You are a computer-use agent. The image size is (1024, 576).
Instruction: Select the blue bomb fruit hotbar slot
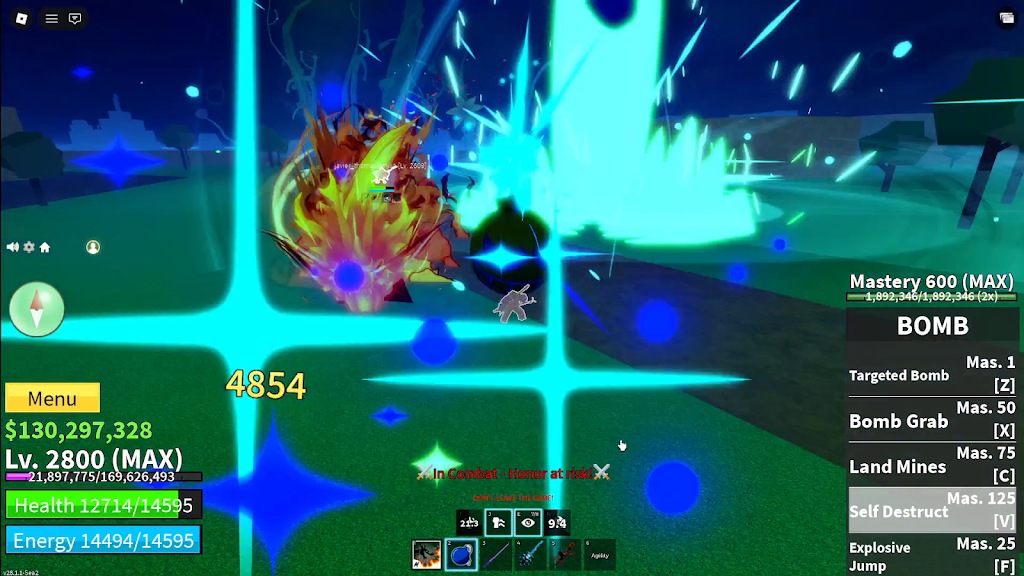[461, 555]
